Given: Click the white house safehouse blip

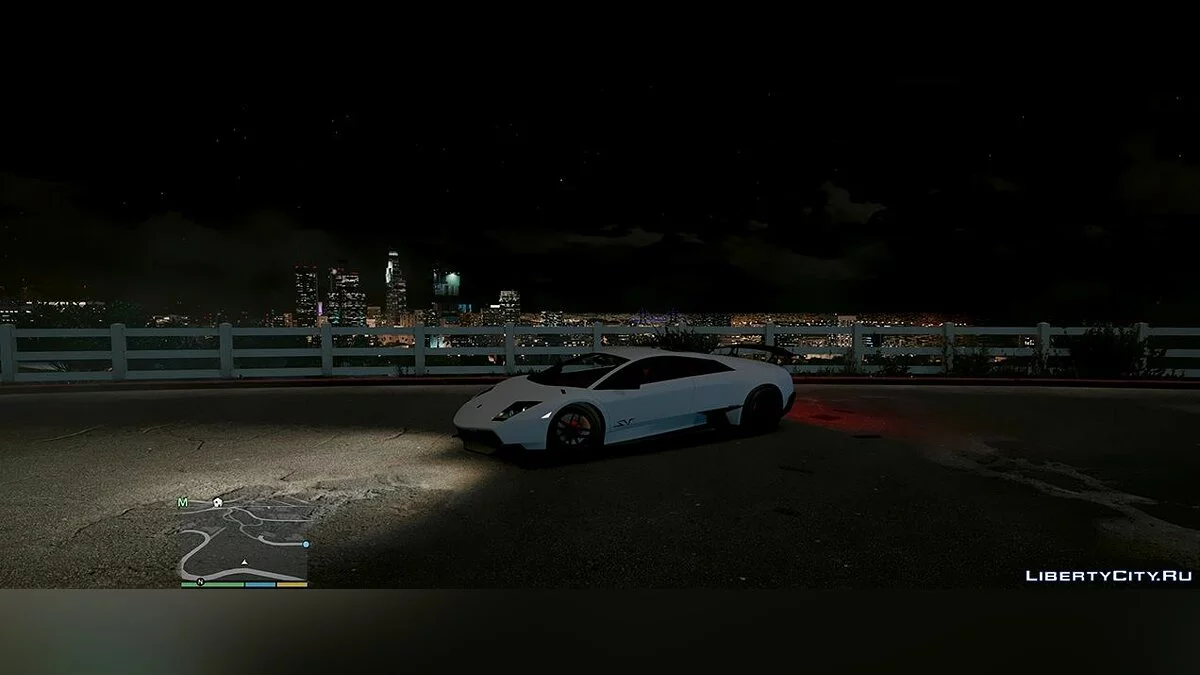Looking at the screenshot, I should click(x=217, y=502).
